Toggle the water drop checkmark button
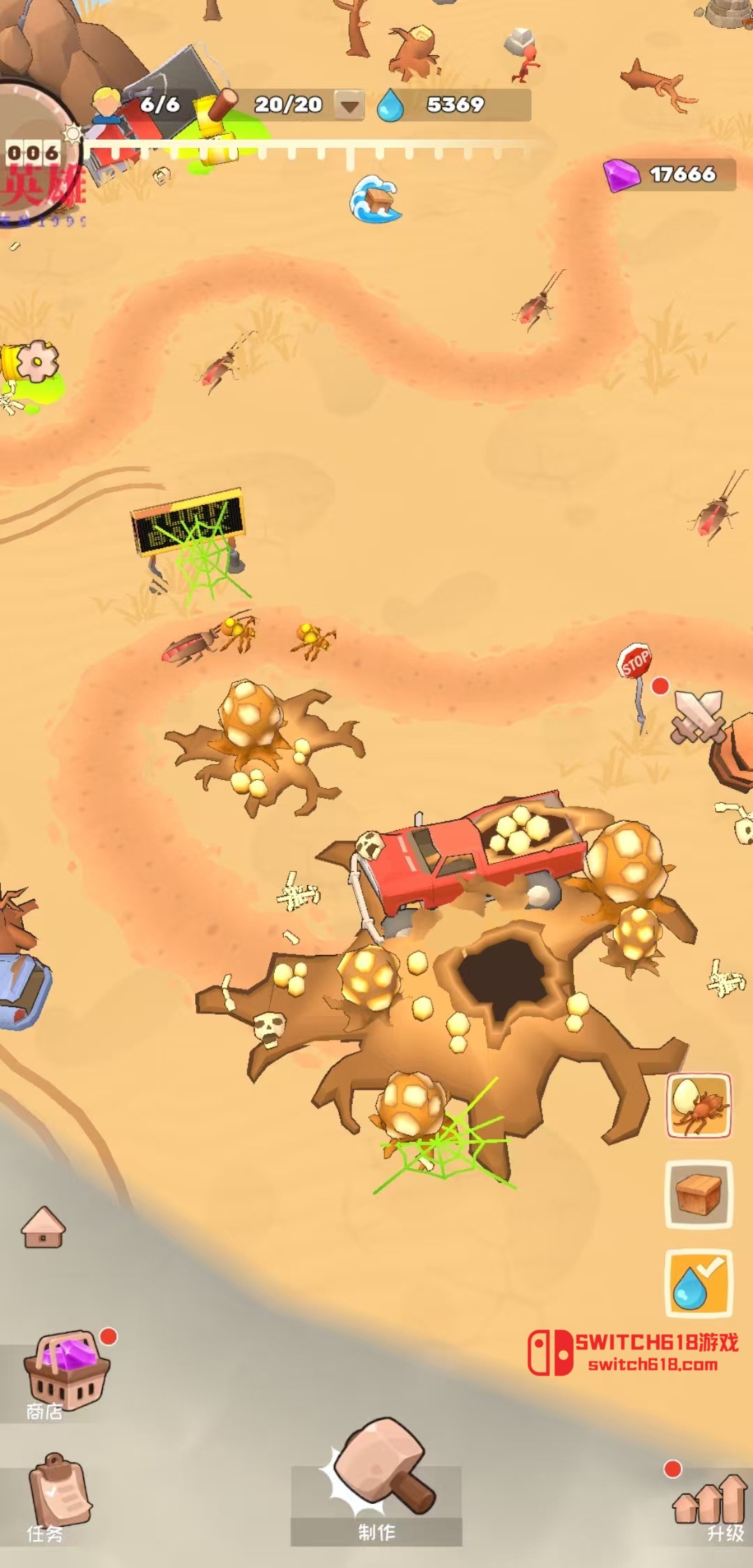The width and height of the screenshot is (753, 1568). pos(699,1283)
